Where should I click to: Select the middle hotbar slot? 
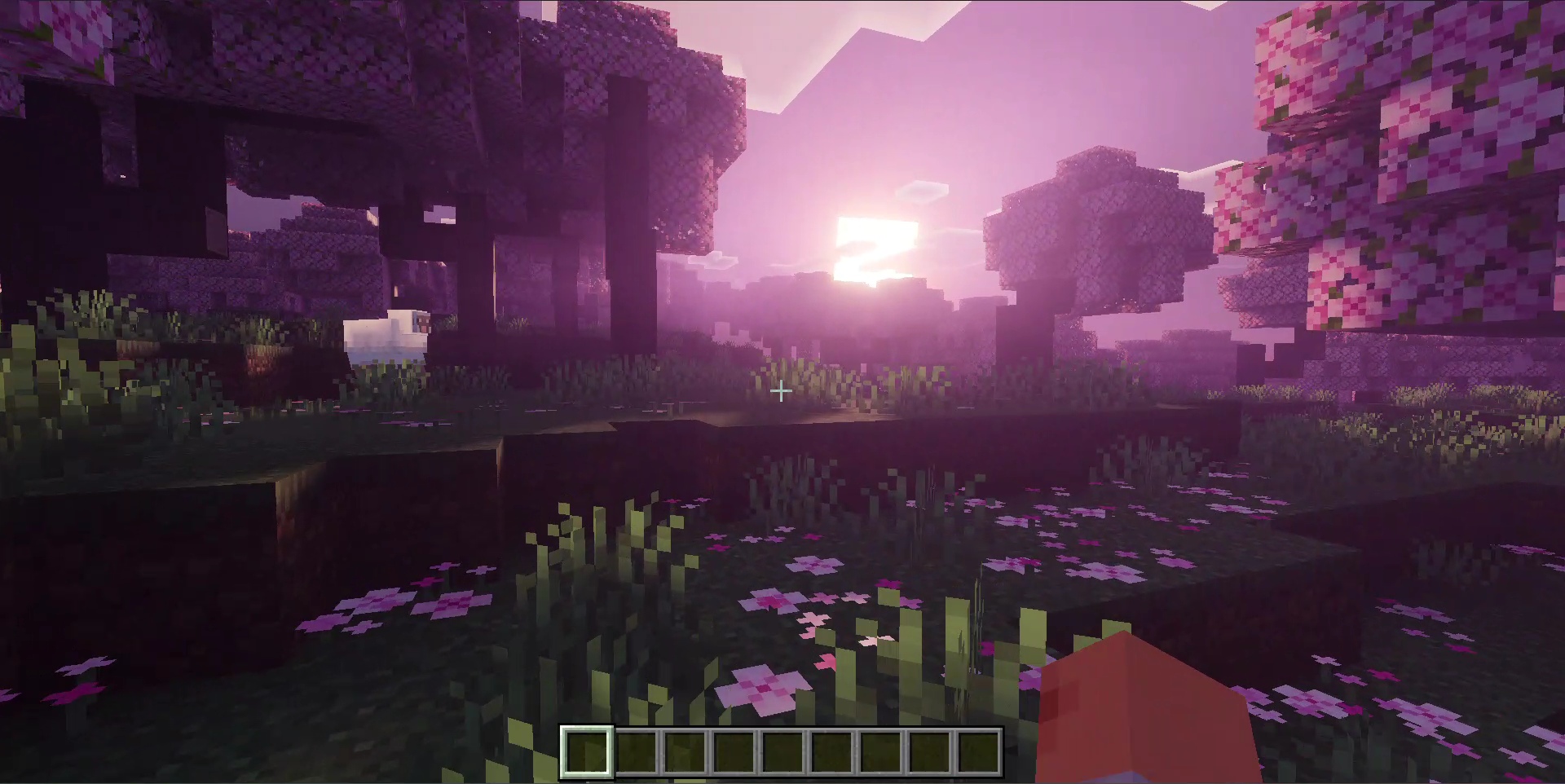coord(785,754)
